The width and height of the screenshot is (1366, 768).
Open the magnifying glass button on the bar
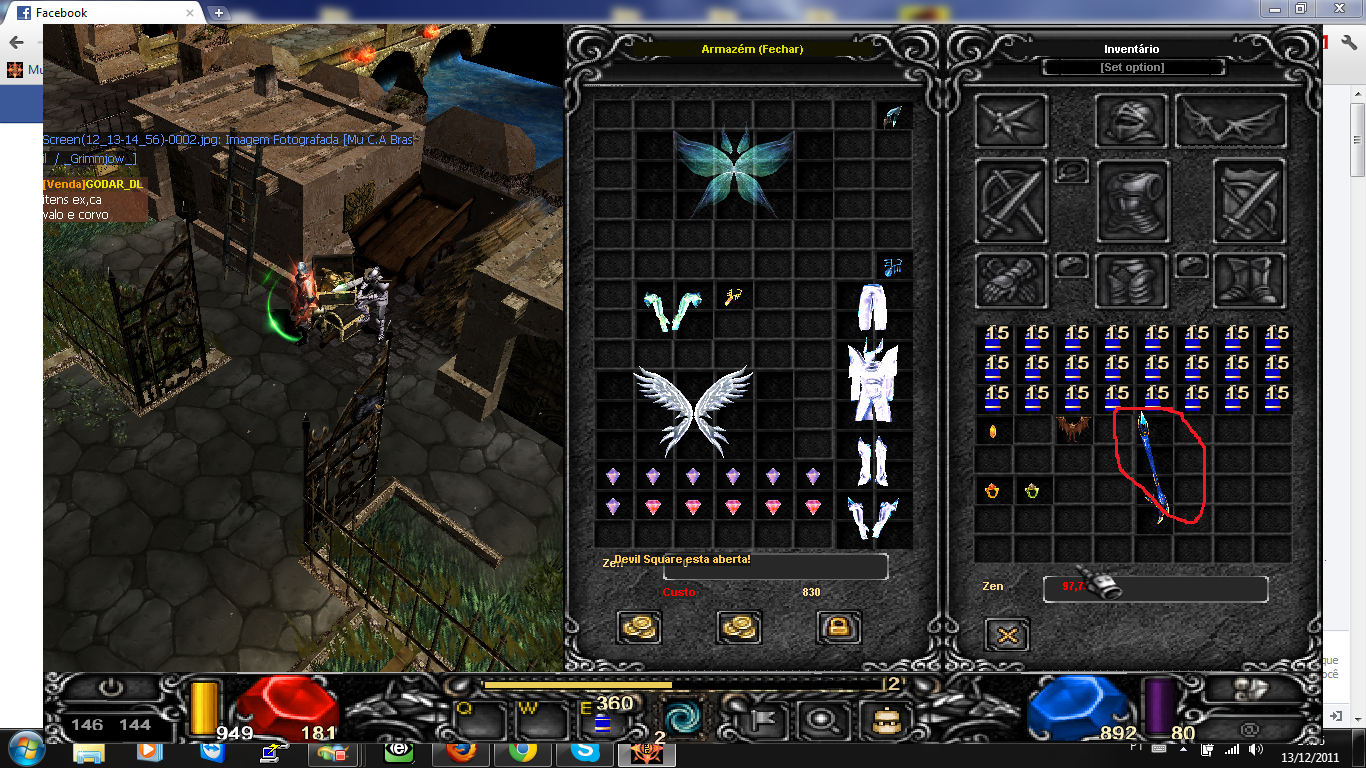pyautogui.click(x=825, y=719)
